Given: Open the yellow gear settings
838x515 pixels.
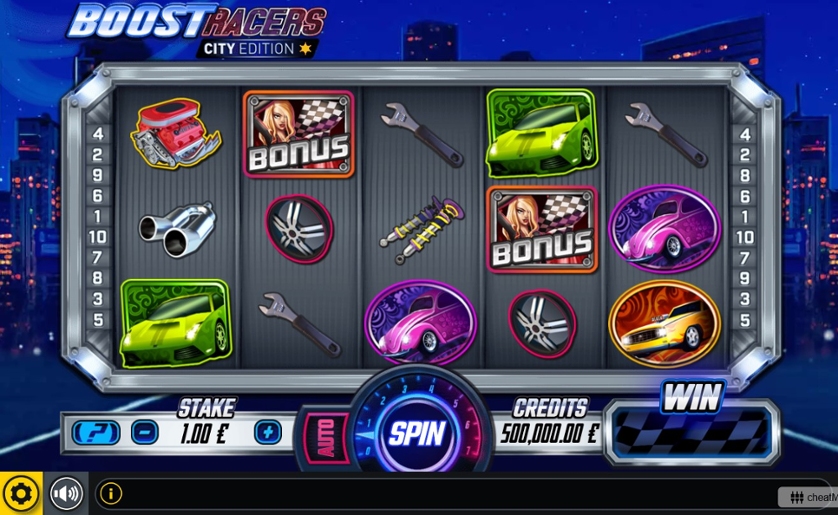Looking at the screenshot, I should tap(21, 493).
